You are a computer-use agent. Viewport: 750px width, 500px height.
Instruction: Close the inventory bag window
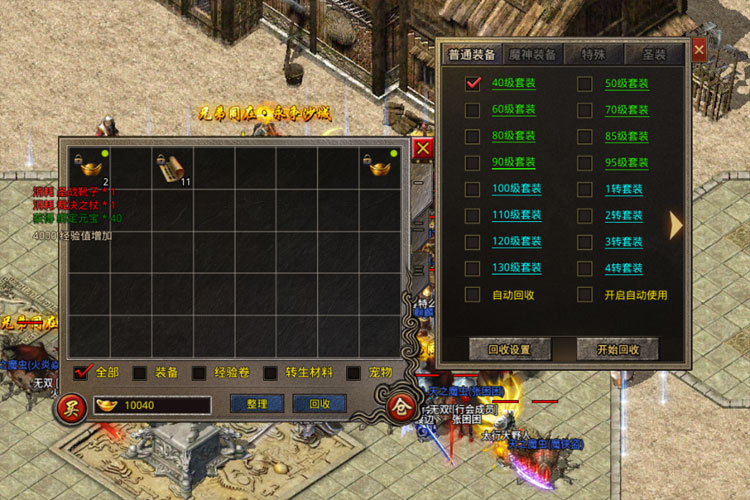[423, 149]
